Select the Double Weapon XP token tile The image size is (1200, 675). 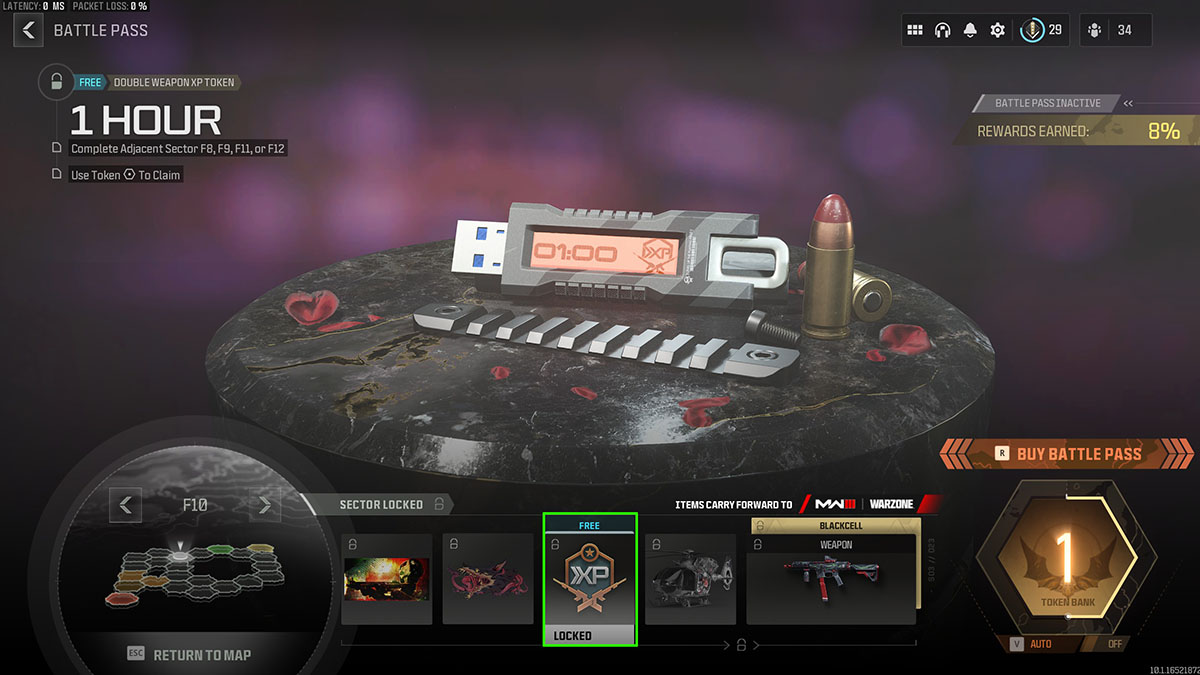click(x=589, y=579)
